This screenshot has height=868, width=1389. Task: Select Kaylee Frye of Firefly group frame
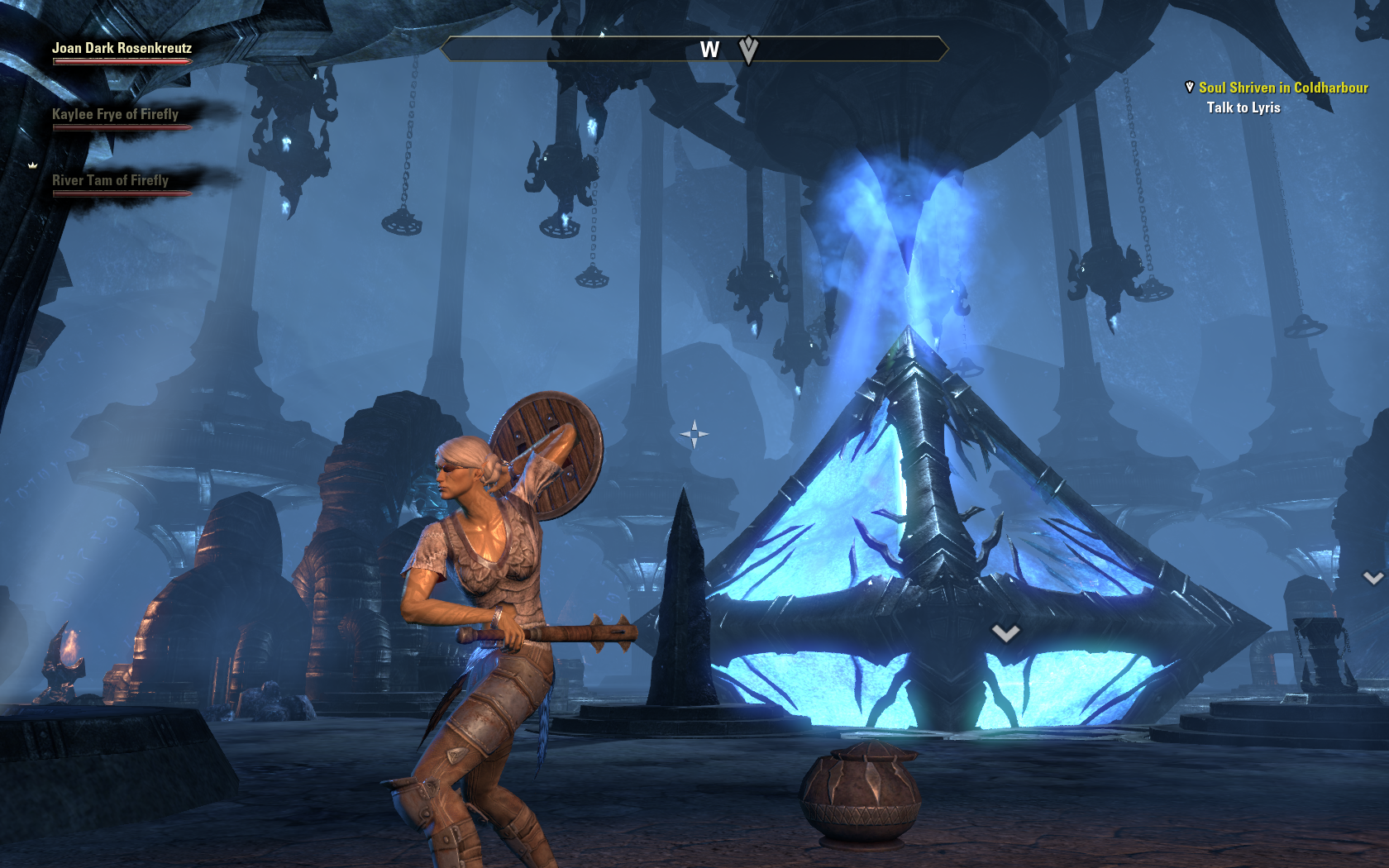coord(115,115)
